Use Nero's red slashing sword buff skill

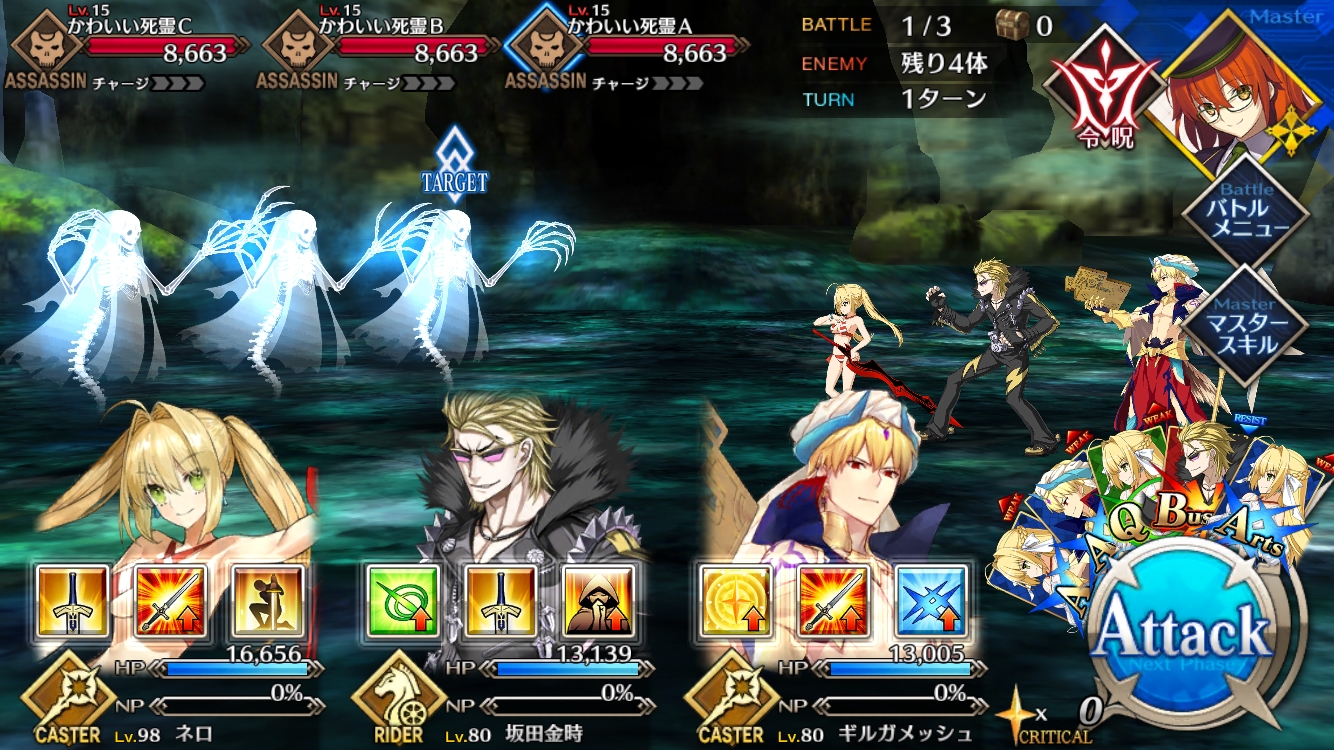pyautogui.click(x=171, y=601)
